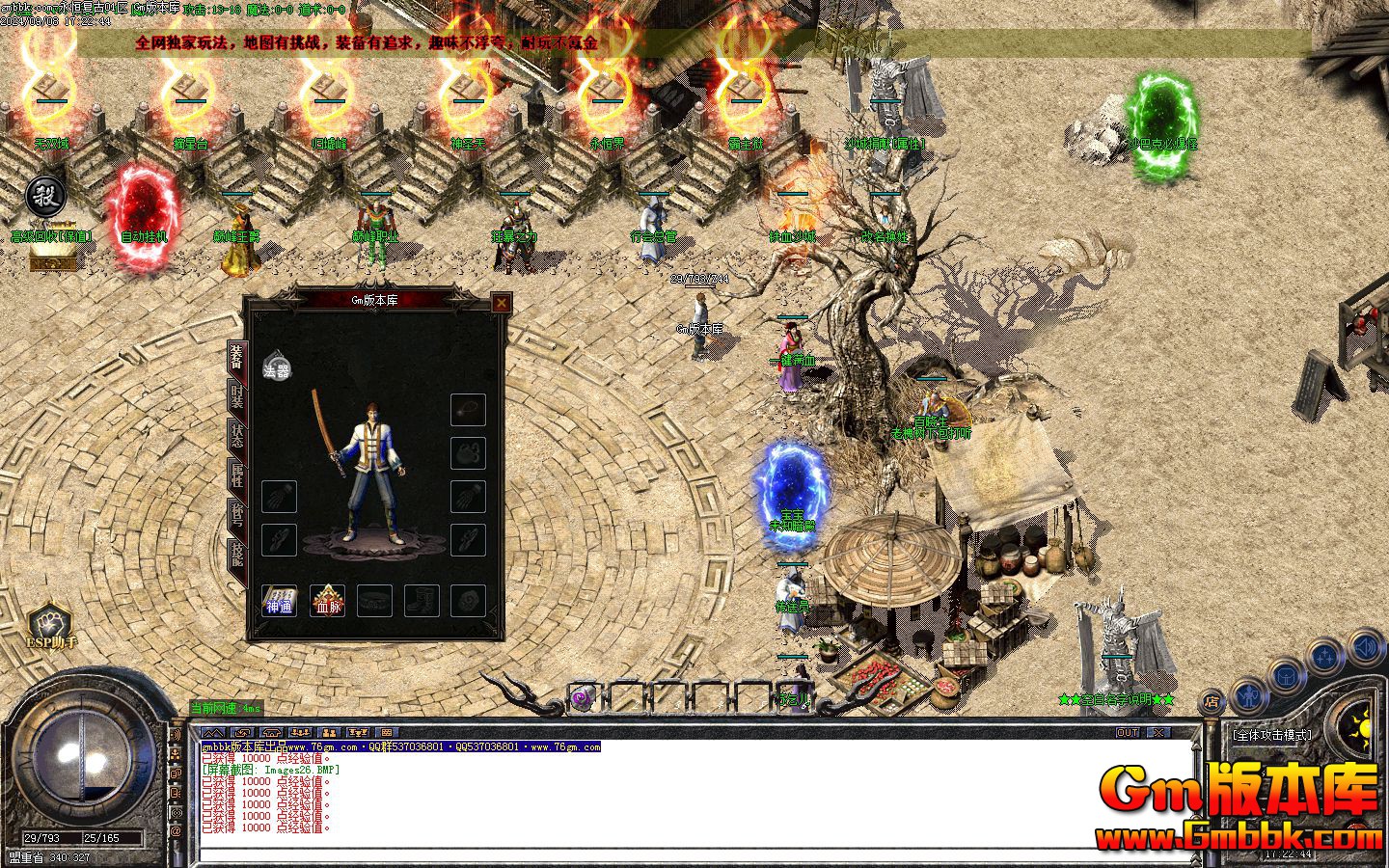Screen dimensions: 1389x868
Task: Click the round 殺 badge icon
Action: [45, 198]
